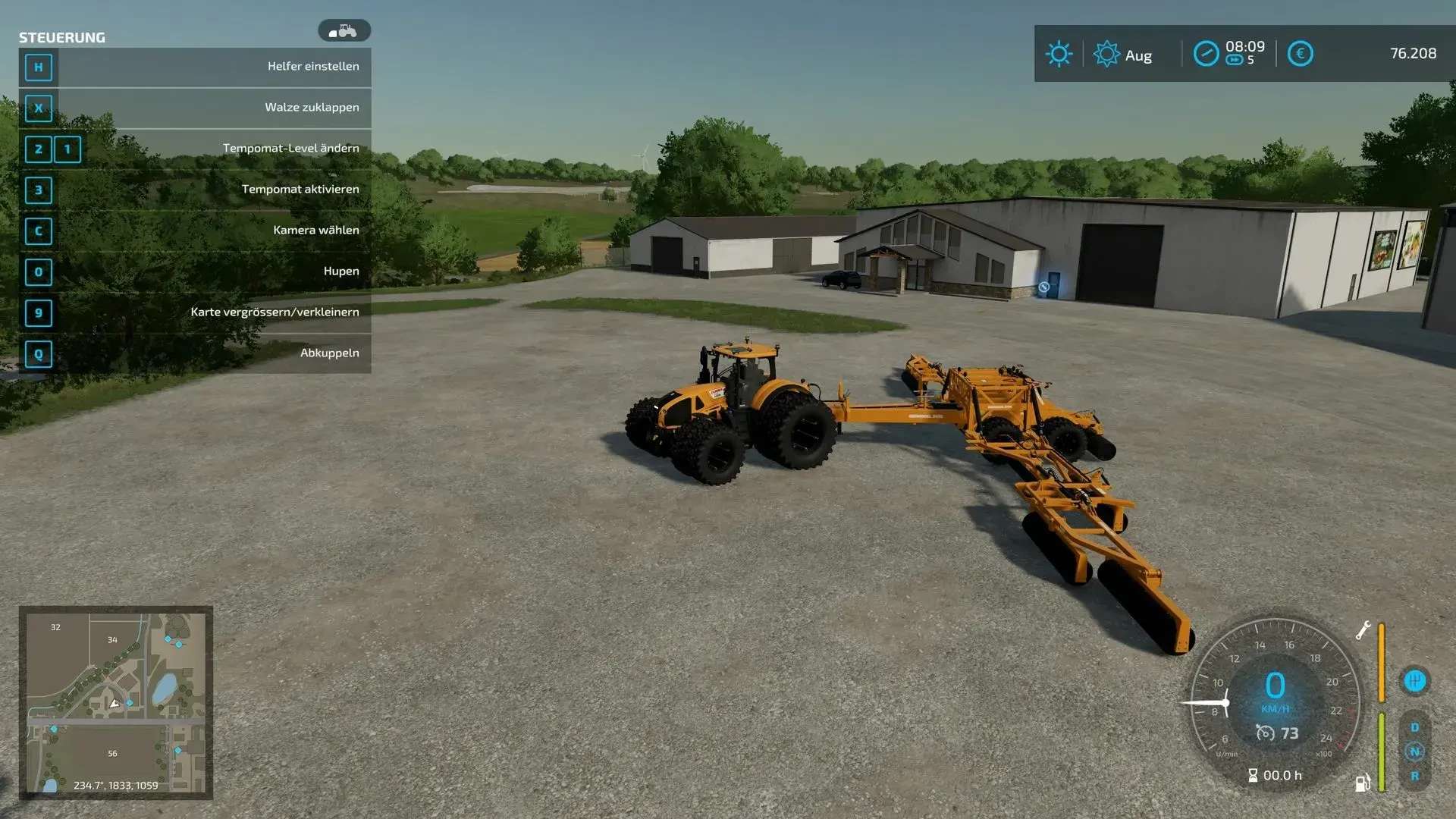Image resolution: width=1456 pixels, height=819 pixels.
Task: Click the clock icon beside the time
Action: click(1206, 54)
